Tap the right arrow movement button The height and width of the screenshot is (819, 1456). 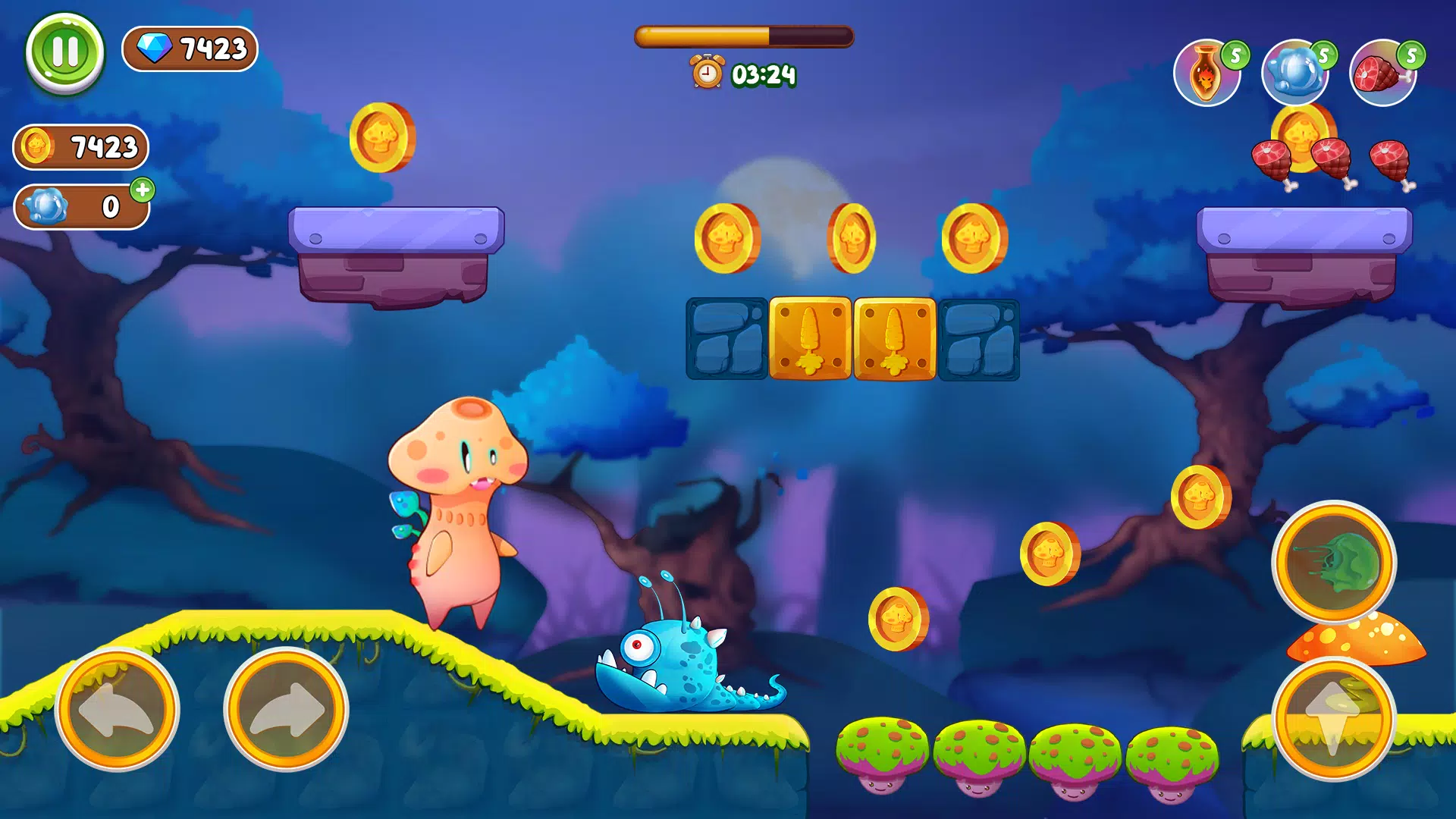click(x=286, y=710)
